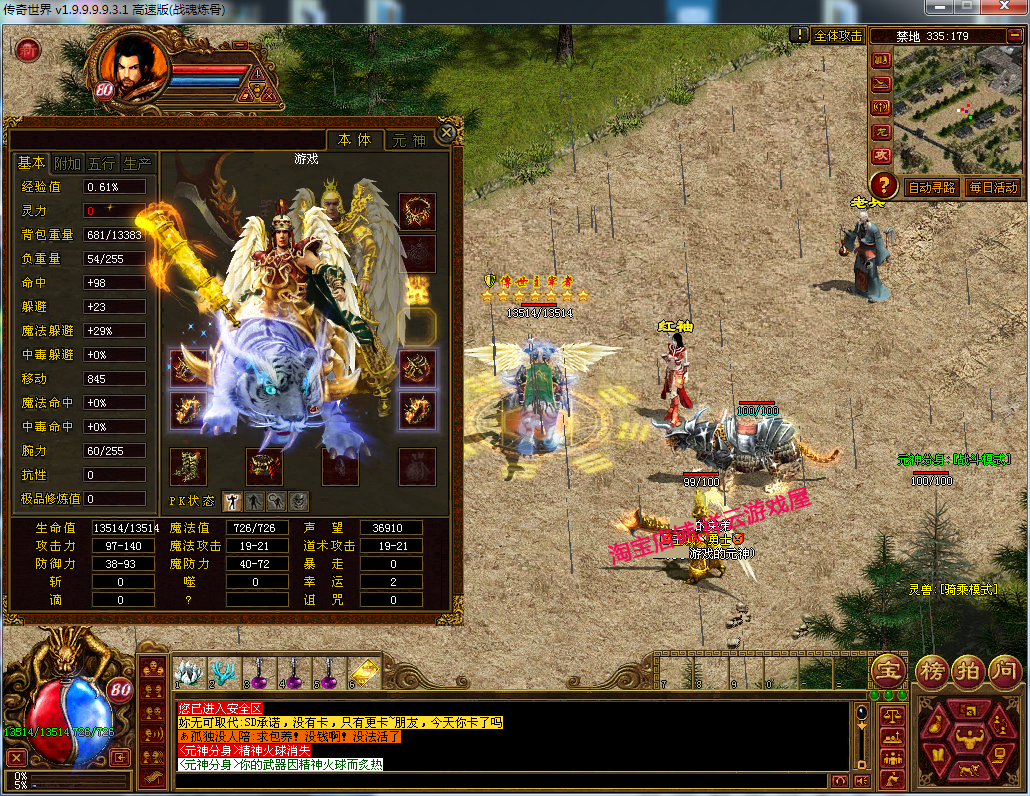
Task: Close the game window
Action: pyautogui.click(x=1006, y=8)
